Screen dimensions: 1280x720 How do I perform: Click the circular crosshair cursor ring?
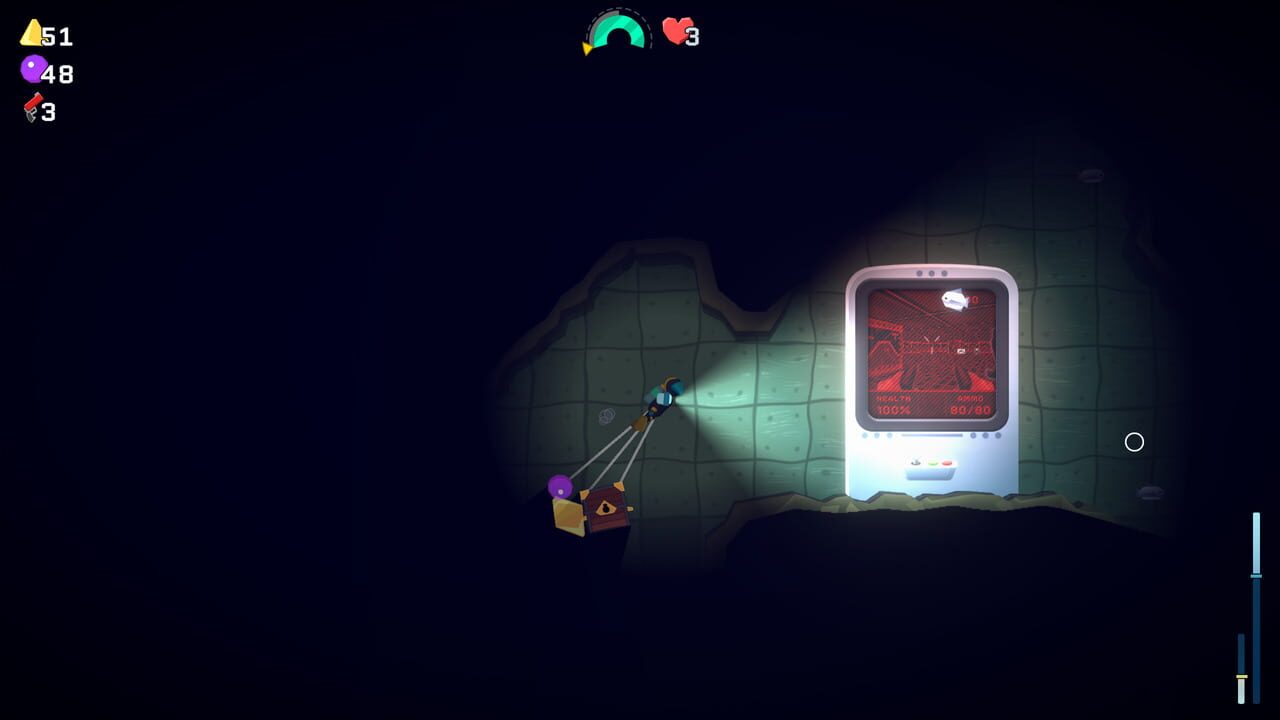(x=1134, y=442)
